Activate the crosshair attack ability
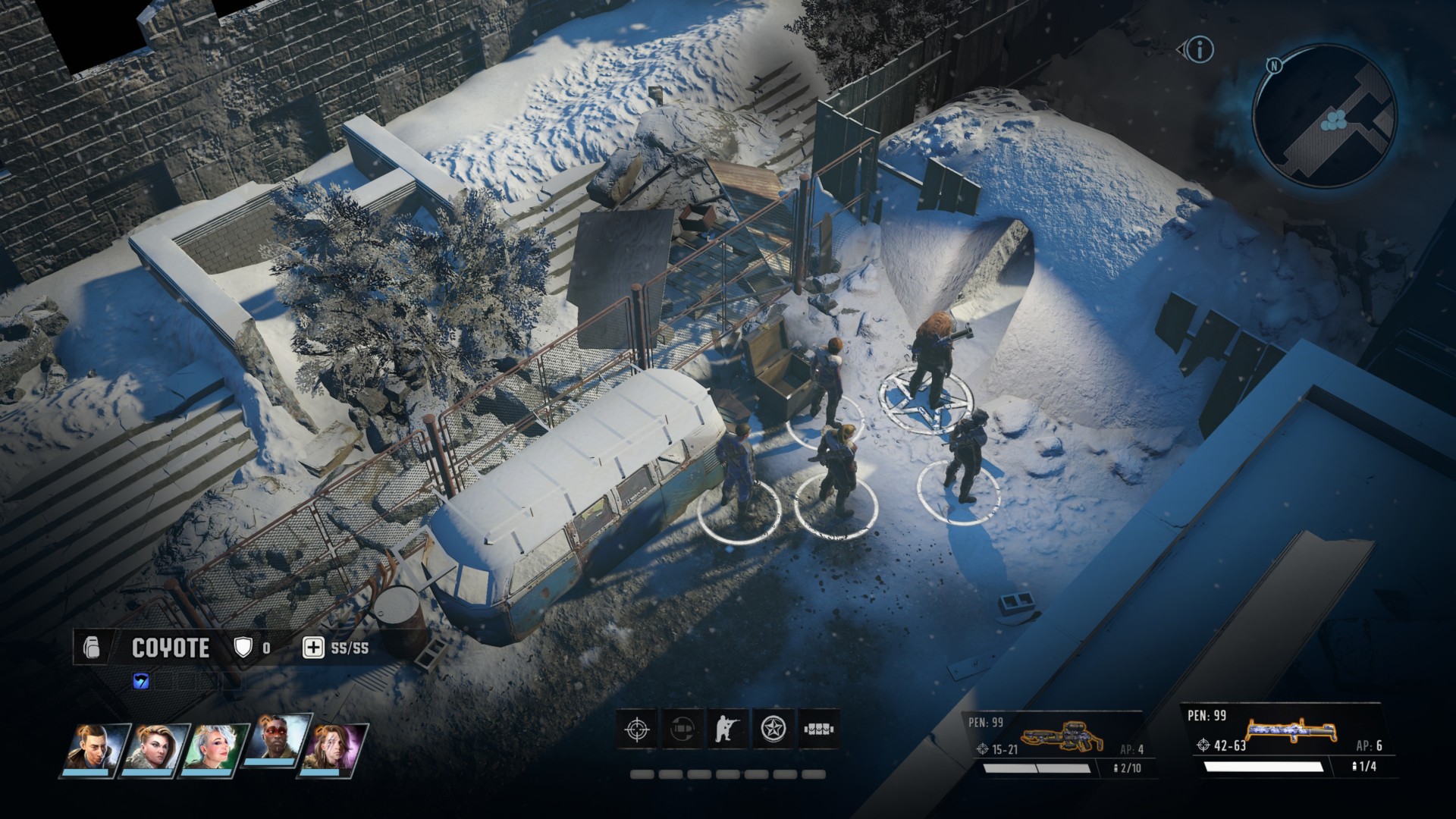This screenshot has width=1456, height=819. pos(637,730)
